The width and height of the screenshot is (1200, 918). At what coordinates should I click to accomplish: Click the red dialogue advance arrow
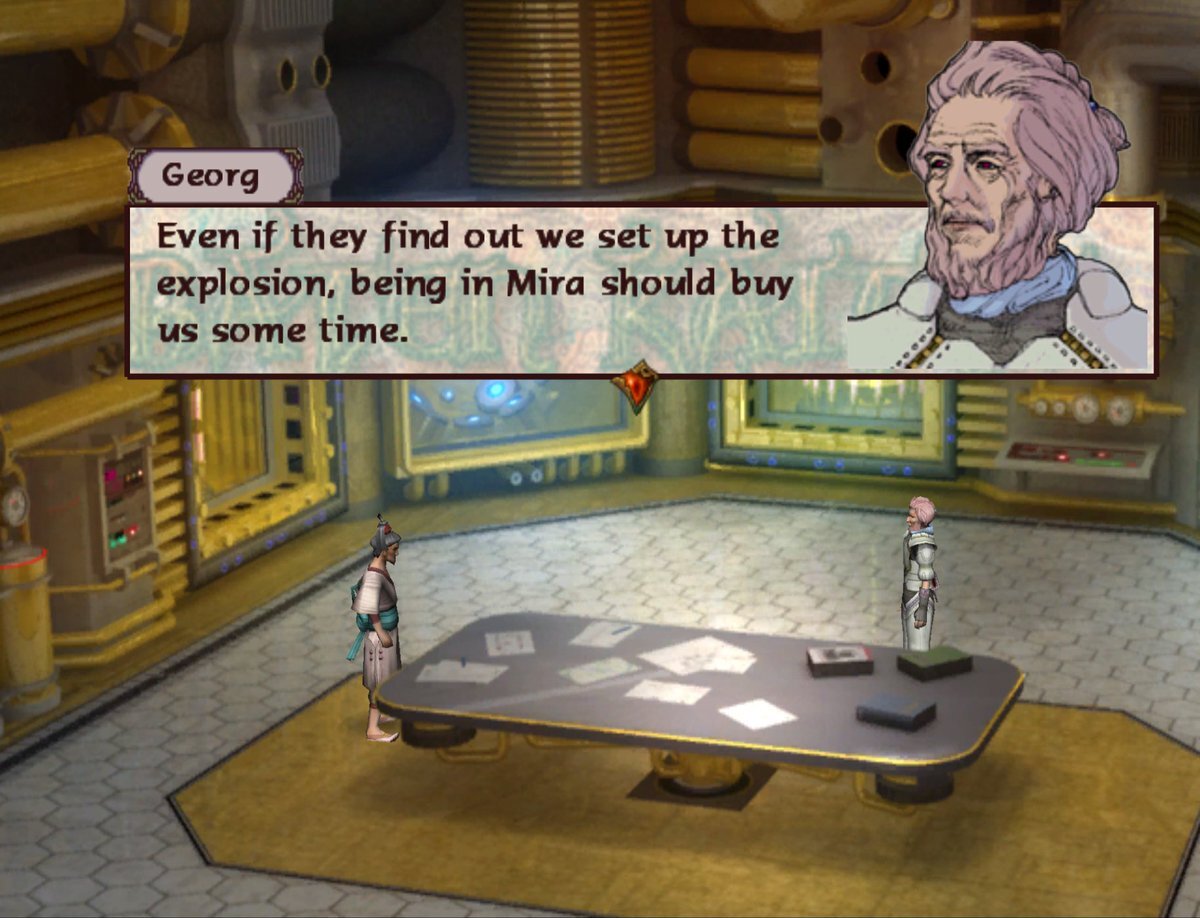point(637,384)
